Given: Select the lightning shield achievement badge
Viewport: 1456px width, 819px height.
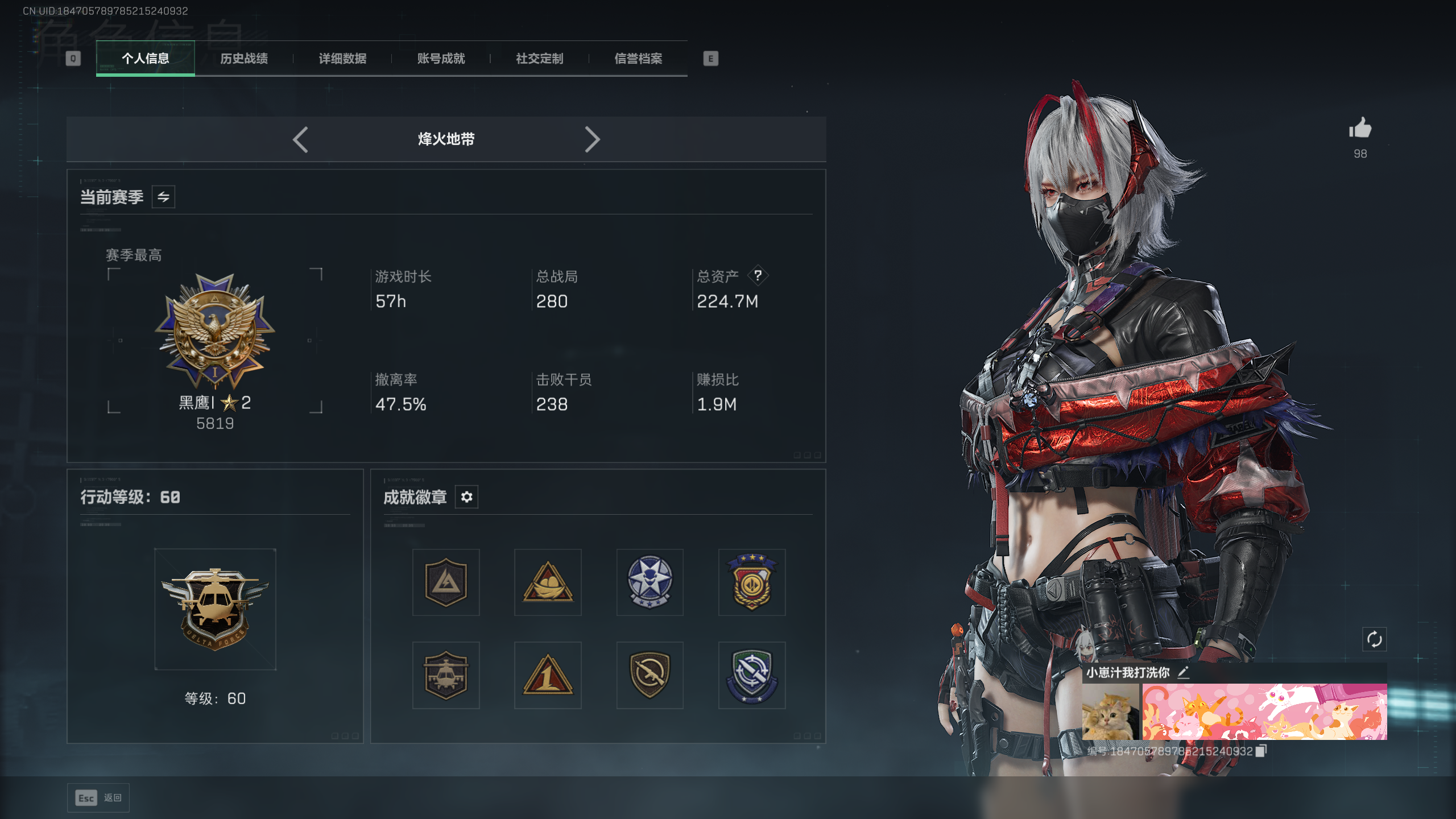Looking at the screenshot, I should (446, 582).
